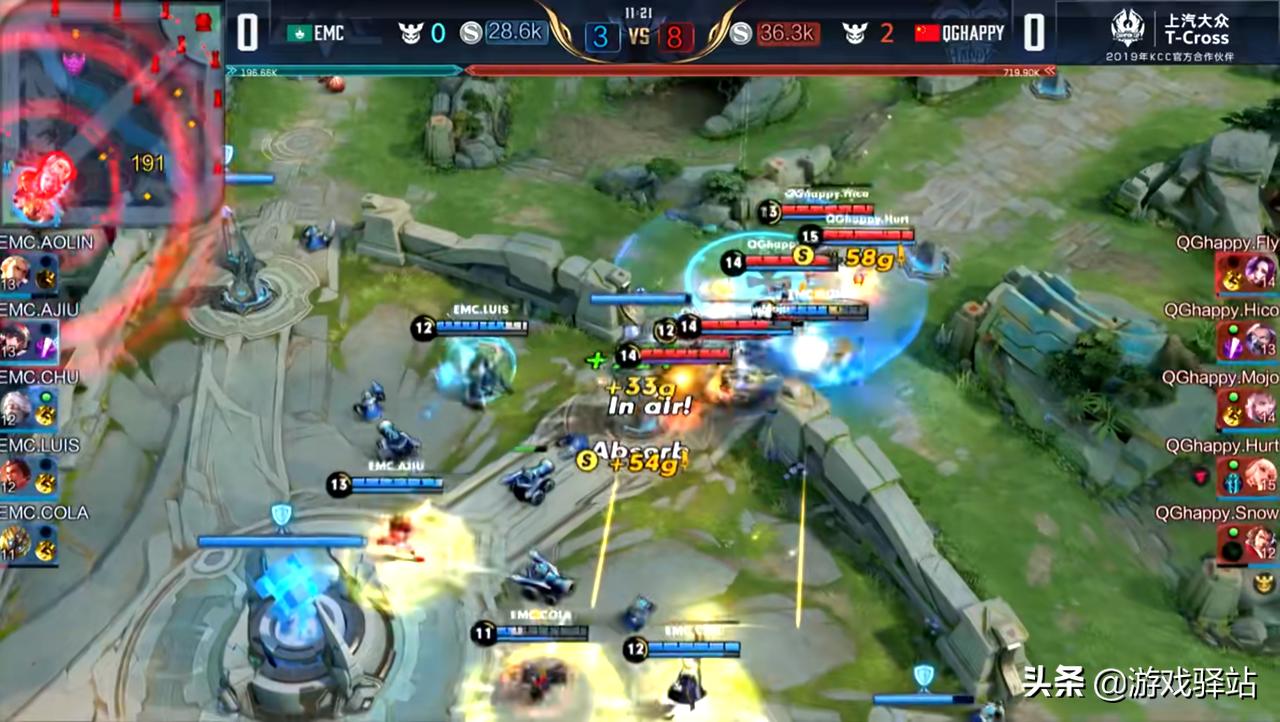This screenshot has width=1280, height=722.
Task: Pick EMC.COLA's hero portrait
Action: 16,543
